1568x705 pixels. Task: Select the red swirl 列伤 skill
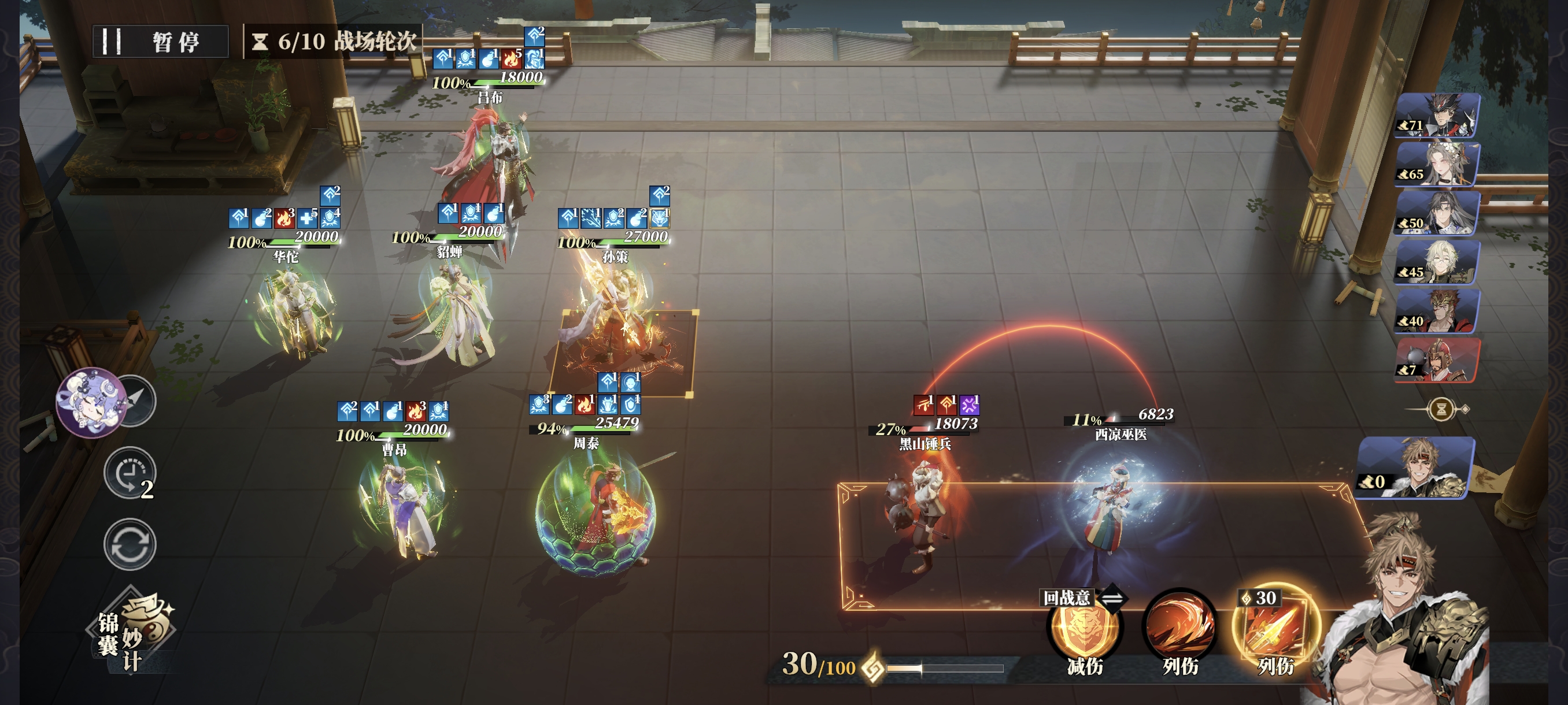coord(1179,629)
